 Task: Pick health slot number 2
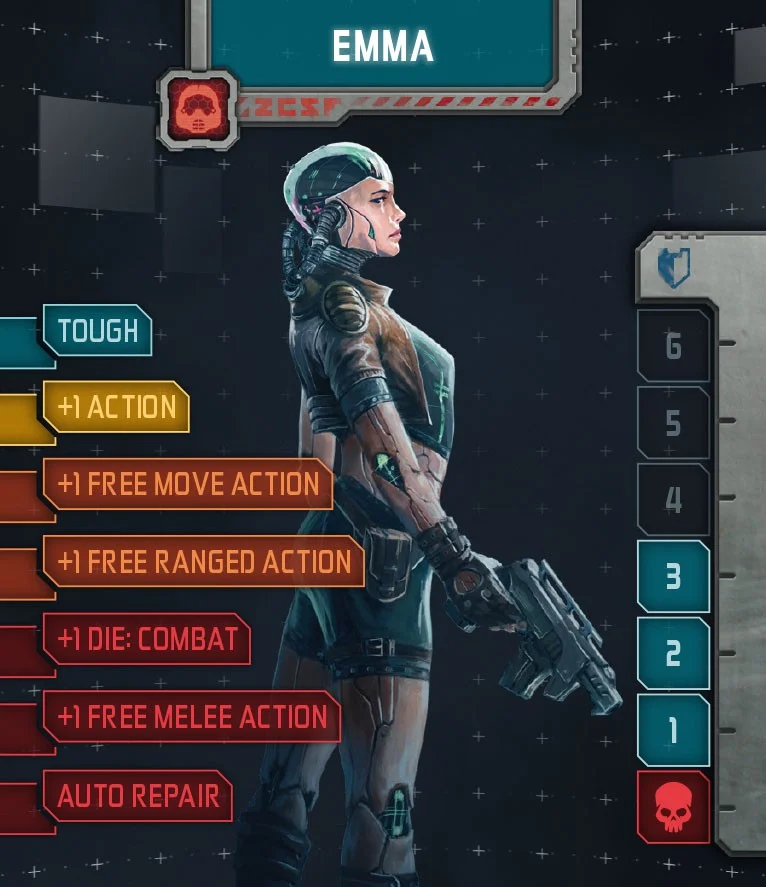click(673, 653)
